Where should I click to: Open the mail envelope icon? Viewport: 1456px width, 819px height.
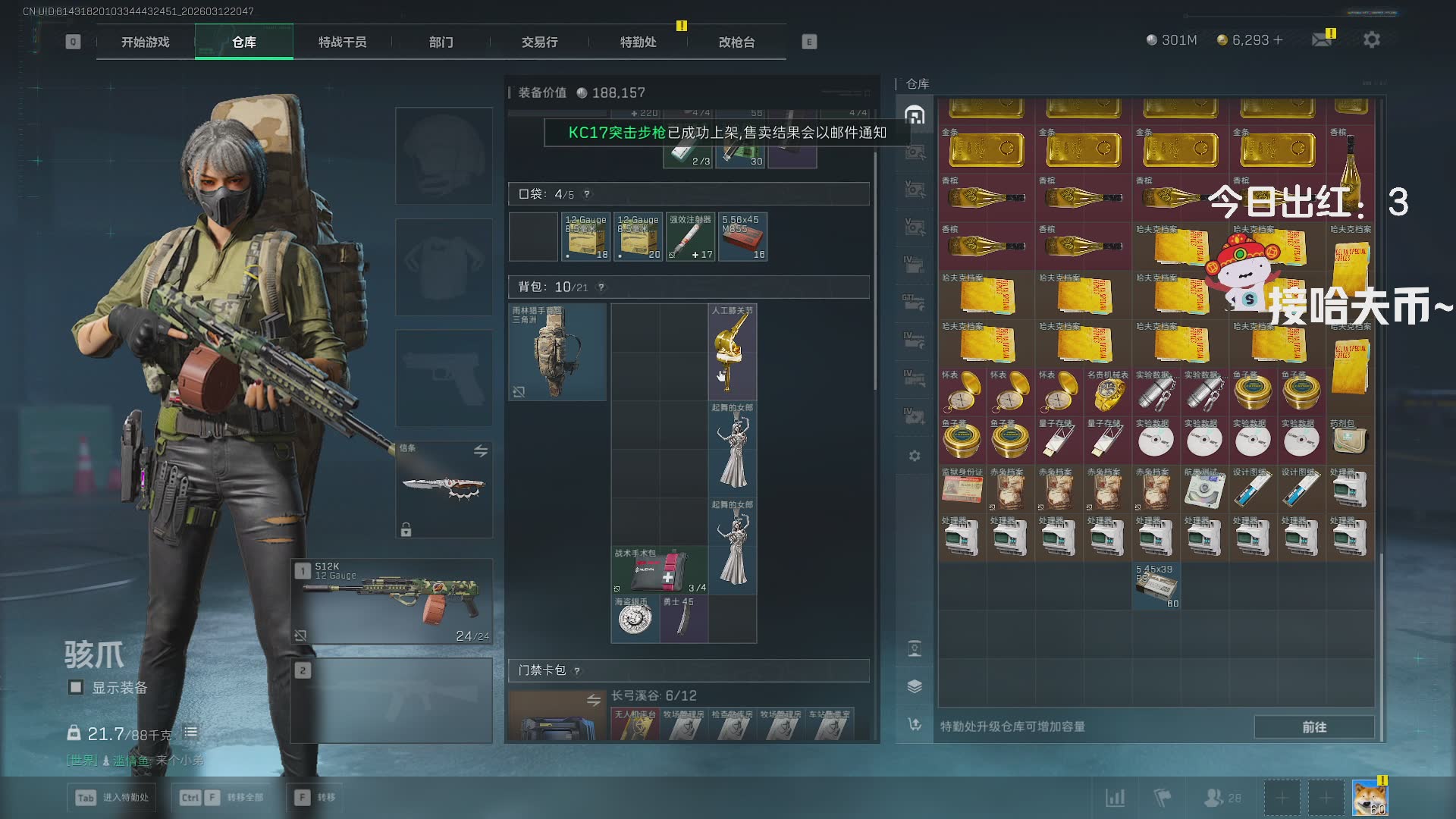coord(1322,39)
